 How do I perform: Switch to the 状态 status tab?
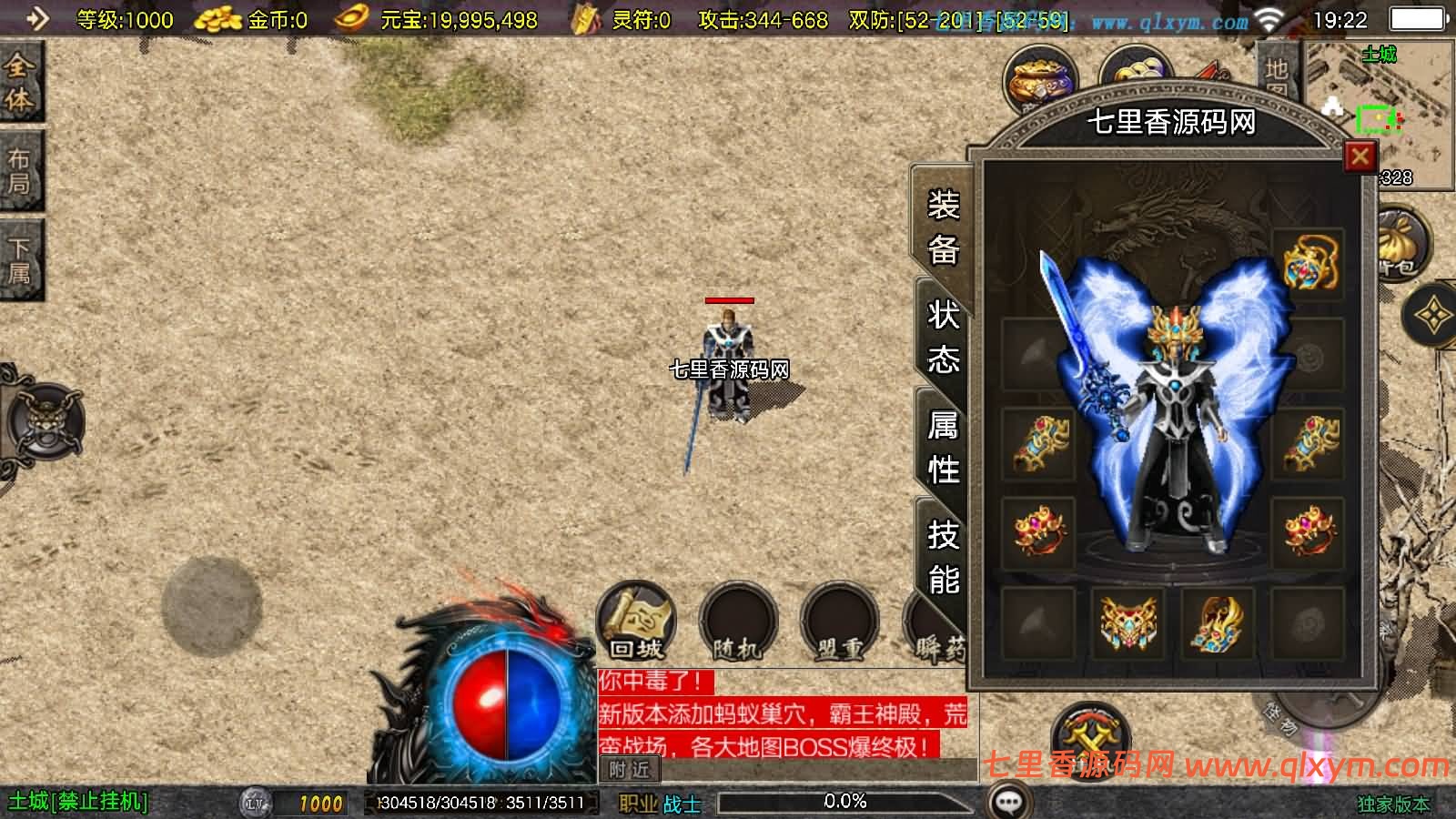tap(942, 341)
